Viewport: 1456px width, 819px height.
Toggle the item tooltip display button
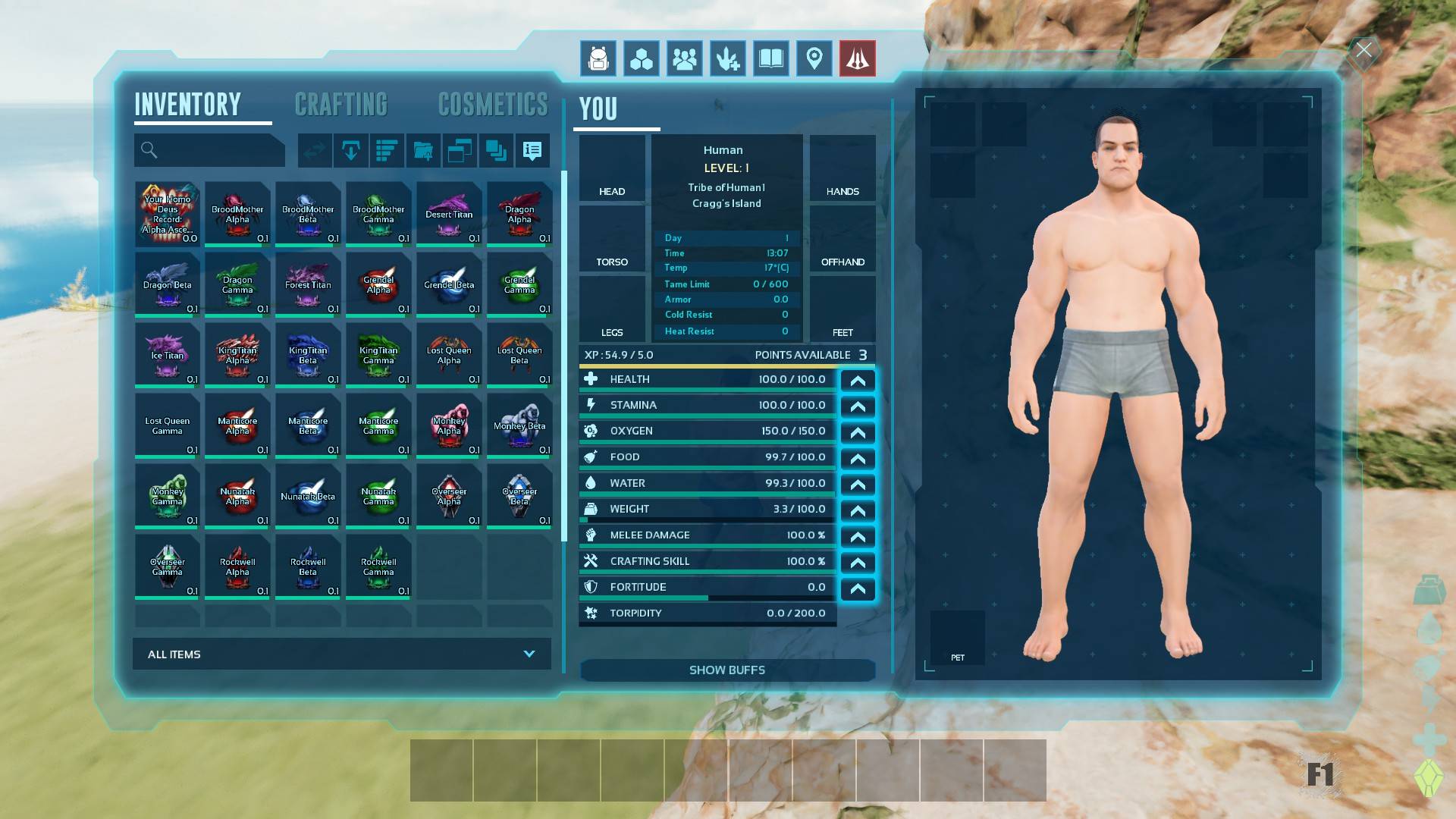(x=532, y=151)
